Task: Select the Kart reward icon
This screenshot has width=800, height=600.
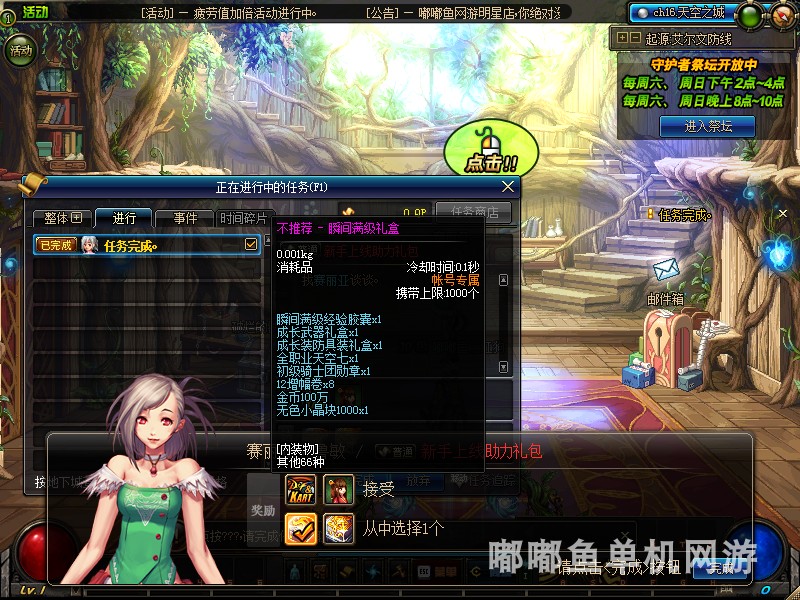Action: [301, 489]
